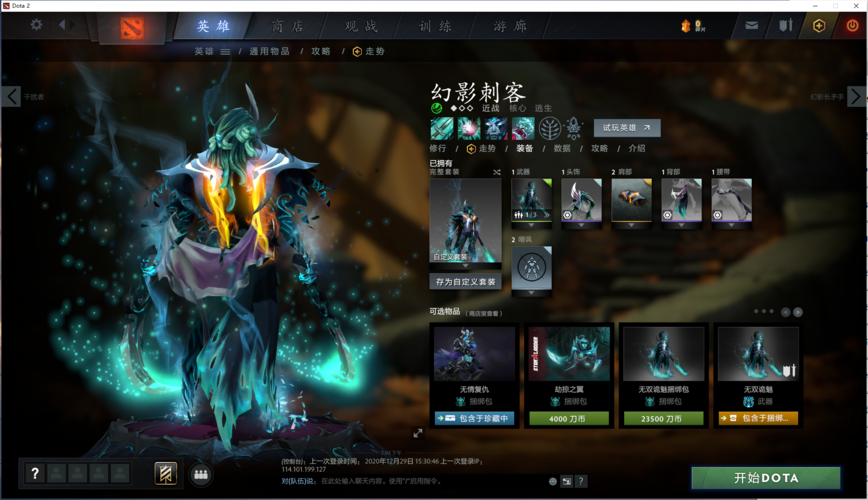This screenshot has width=868, height=500.
Task: Start a match with the 开始DOTA button
Action: tap(767, 478)
